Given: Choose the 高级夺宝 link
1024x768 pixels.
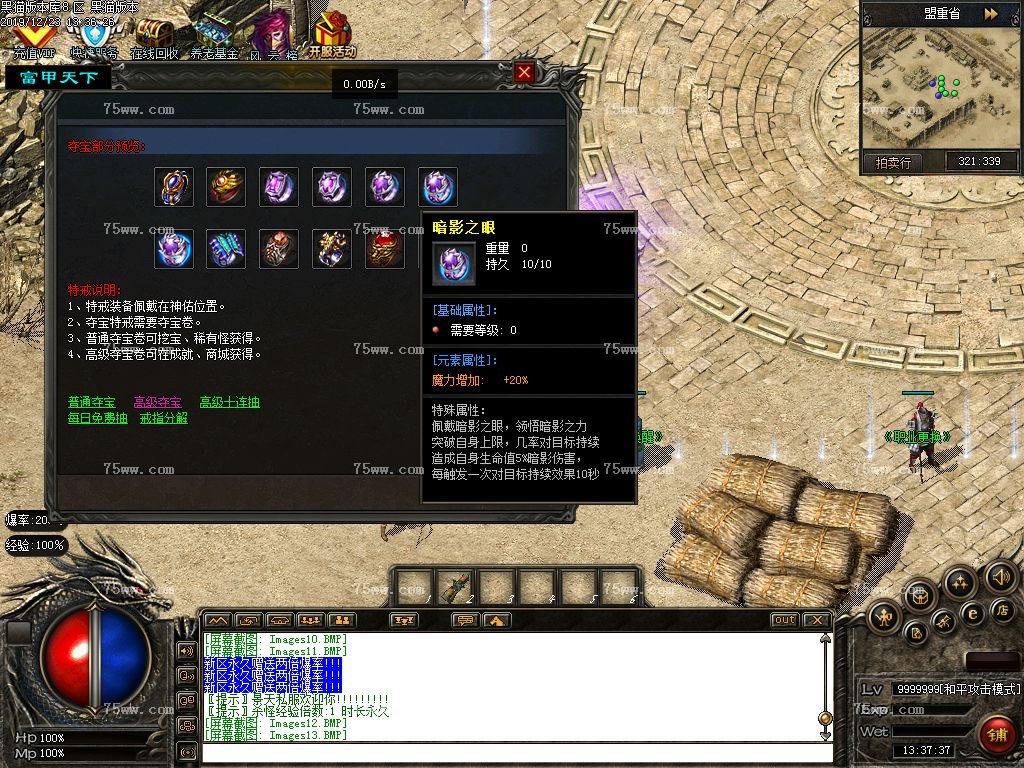Looking at the screenshot, I should 157,402.
